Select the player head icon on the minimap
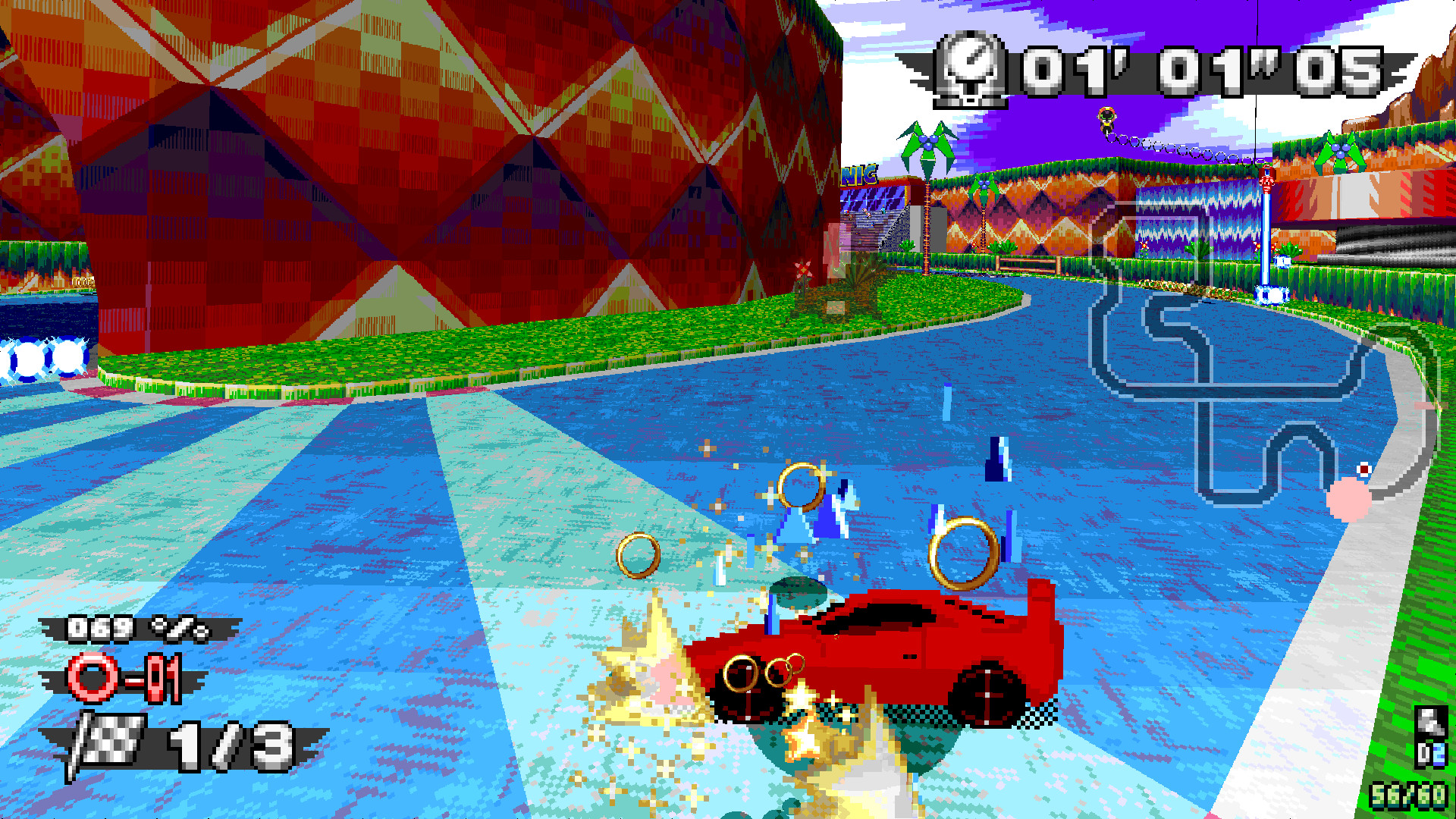Screen dimensions: 1456x819 pyautogui.click(x=1363, y=469)
